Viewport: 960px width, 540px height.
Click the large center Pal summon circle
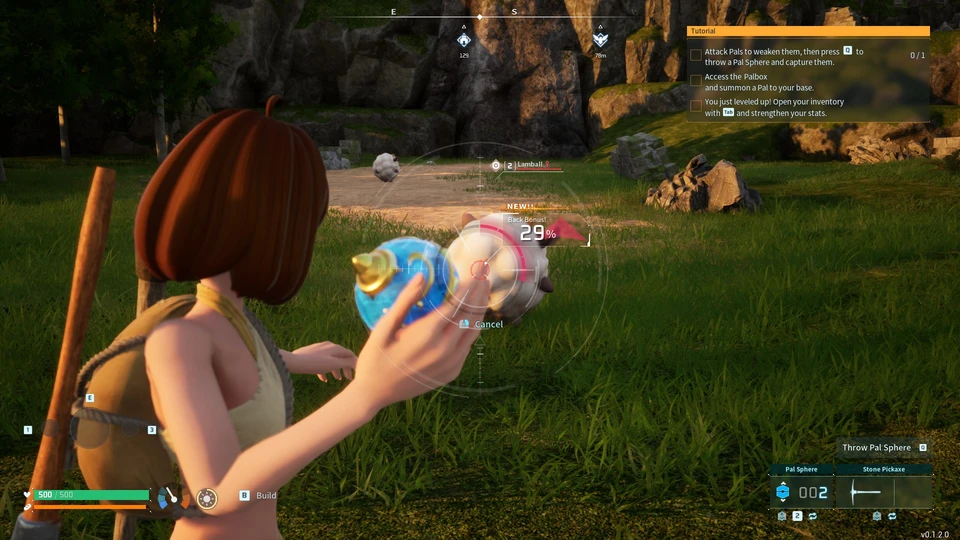[91, 429]
